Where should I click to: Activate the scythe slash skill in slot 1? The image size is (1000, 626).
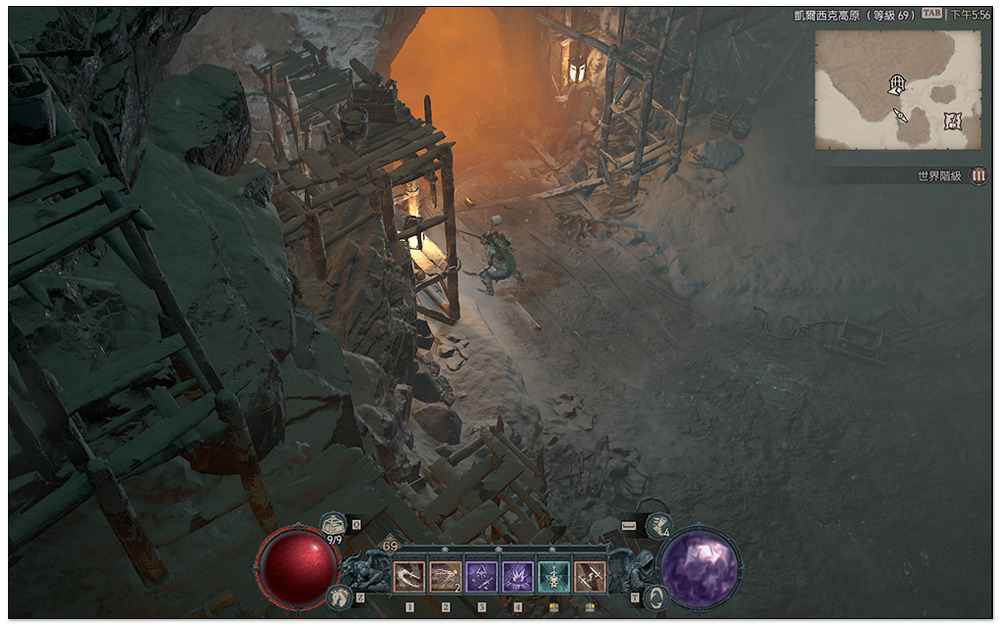click(x=410, y=577)
